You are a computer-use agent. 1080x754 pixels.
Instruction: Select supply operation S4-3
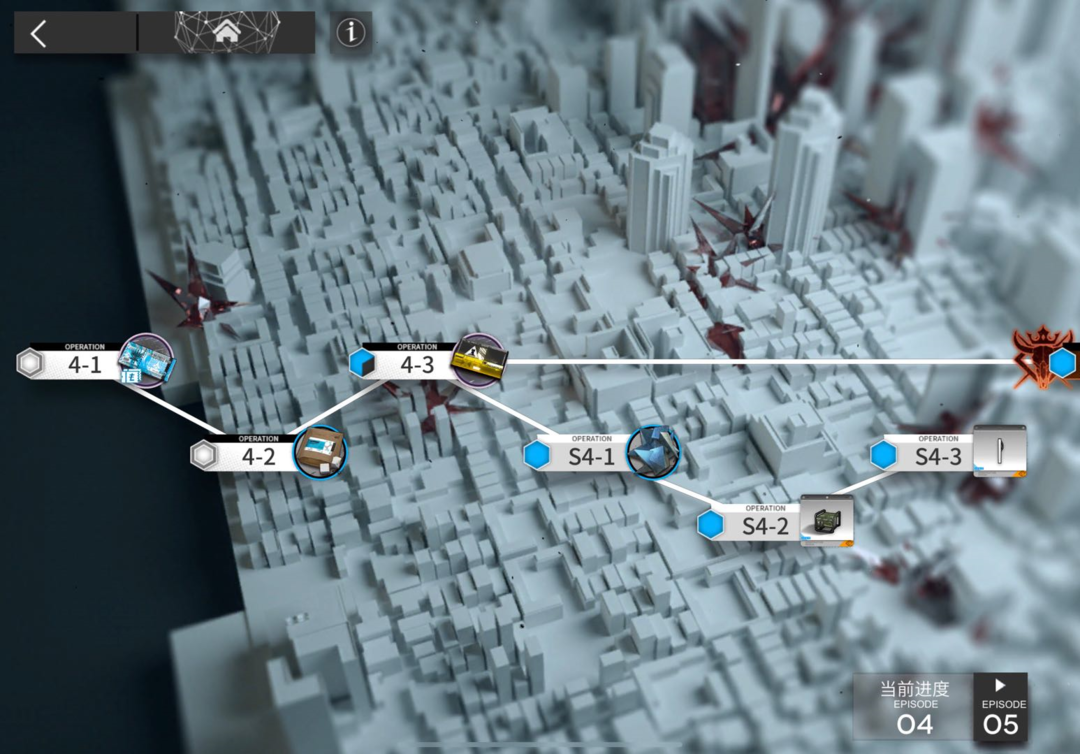click(x=938, y=455)
